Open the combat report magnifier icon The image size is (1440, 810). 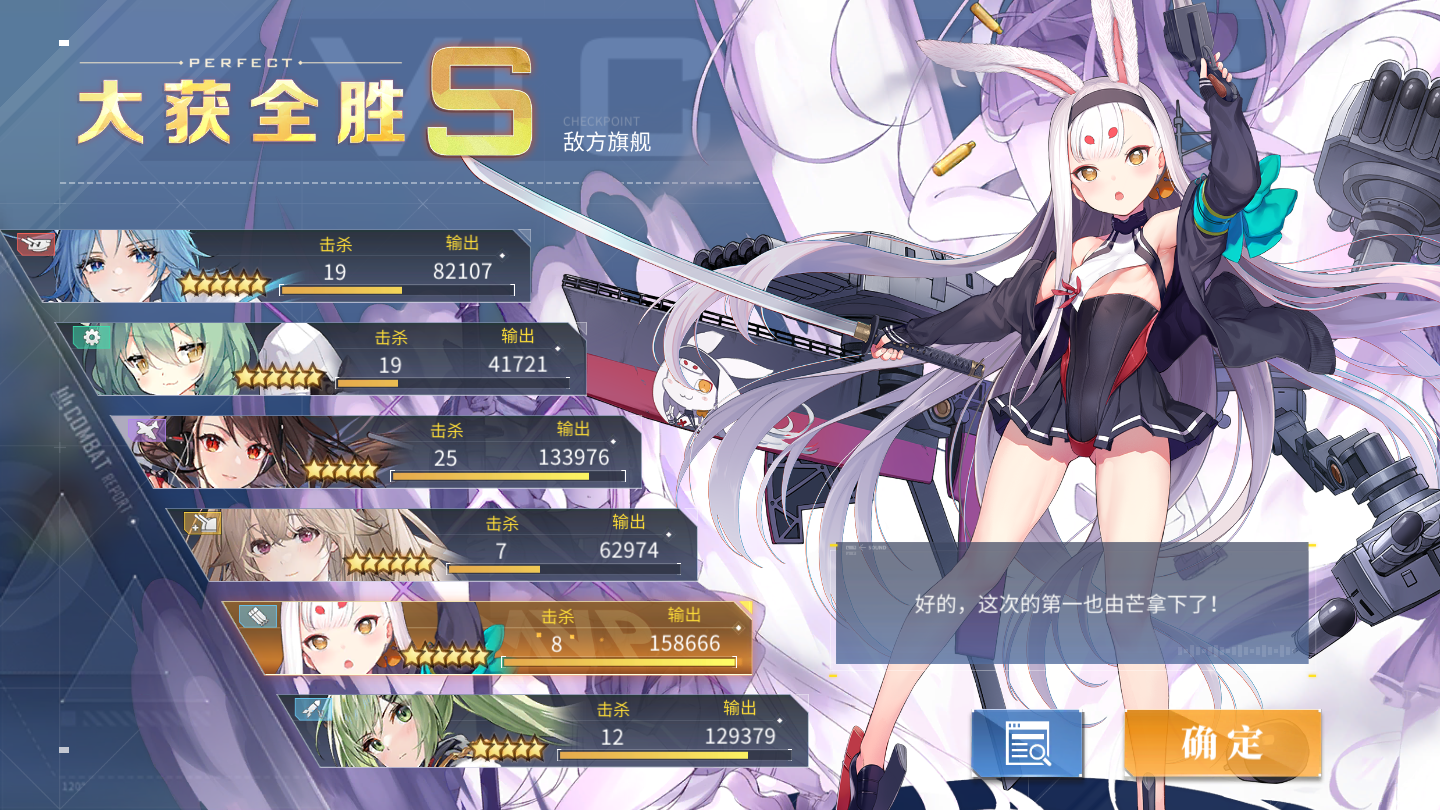1026,741
